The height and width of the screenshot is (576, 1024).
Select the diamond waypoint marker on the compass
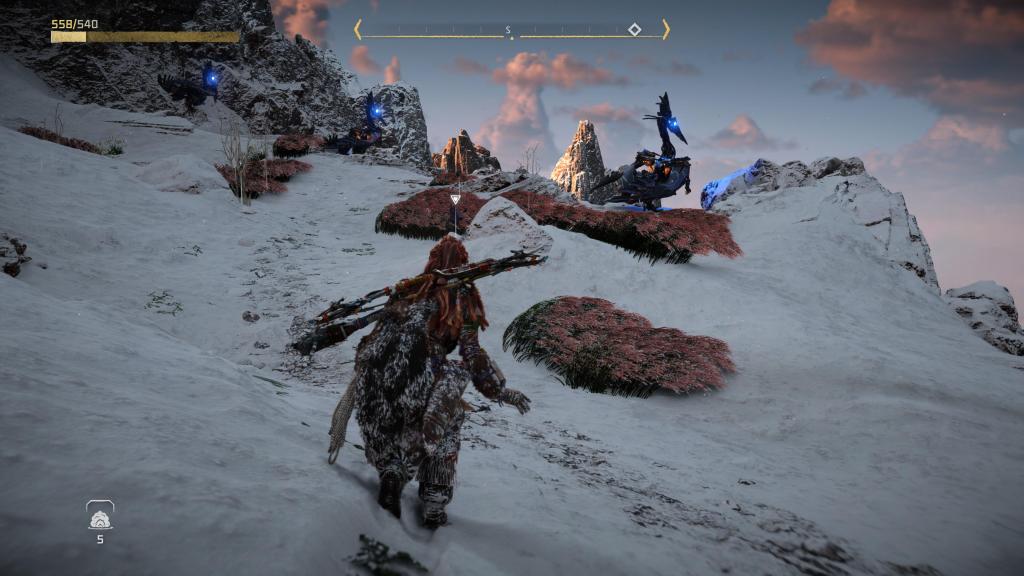[634, 29]
